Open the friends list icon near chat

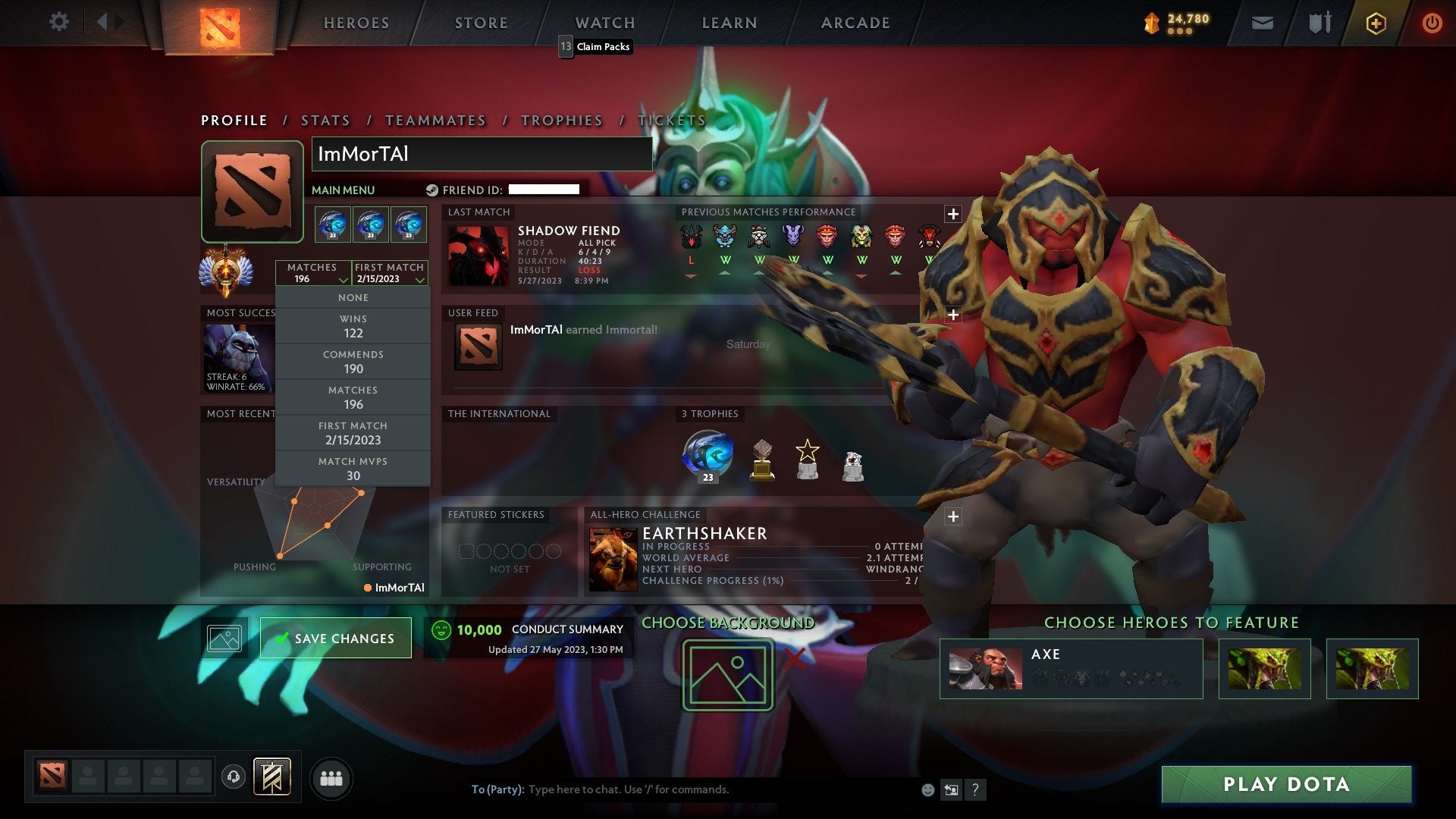click(331, 777)
